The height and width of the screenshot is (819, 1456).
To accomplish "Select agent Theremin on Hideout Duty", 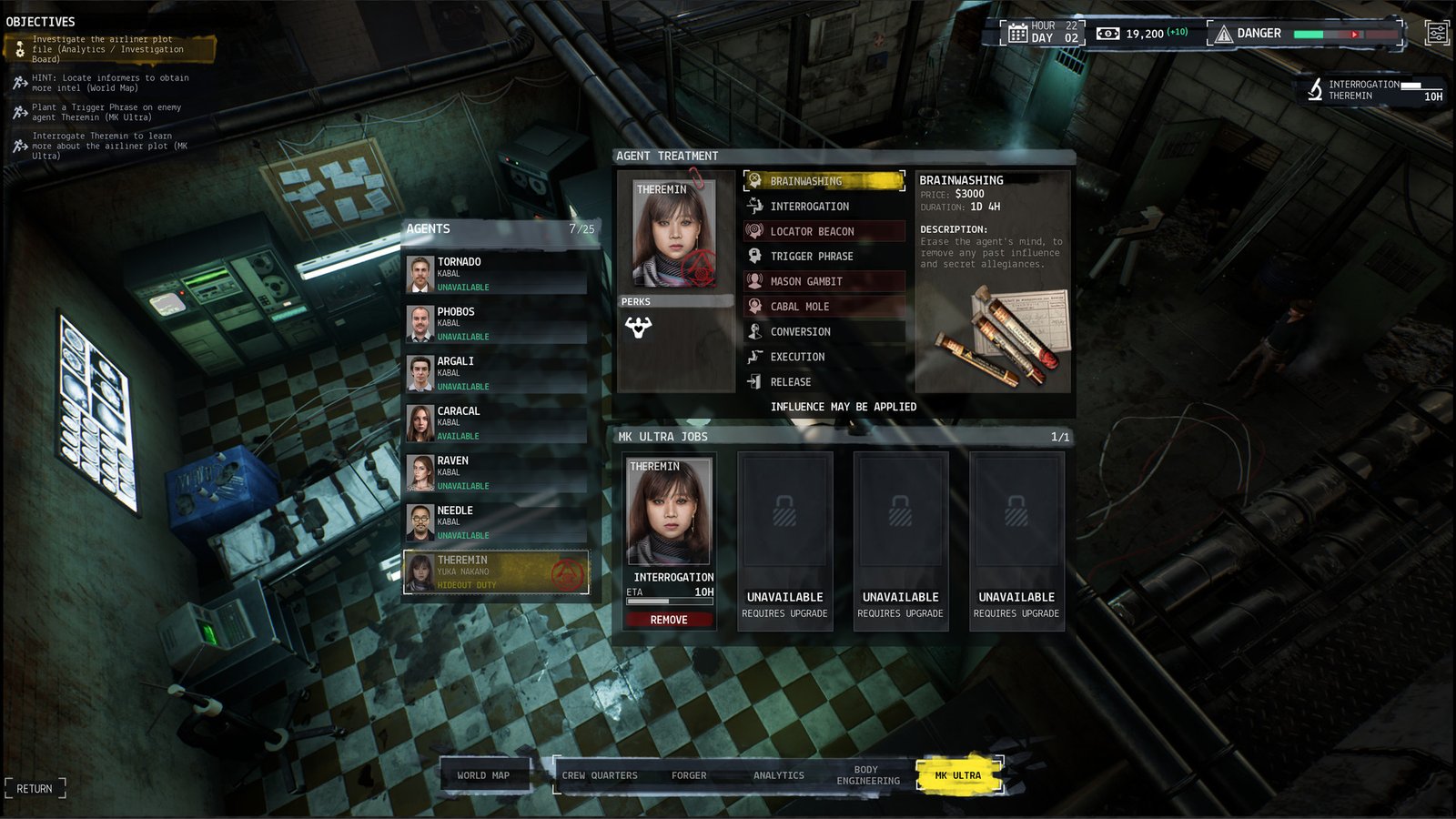I will click(496, 572).
